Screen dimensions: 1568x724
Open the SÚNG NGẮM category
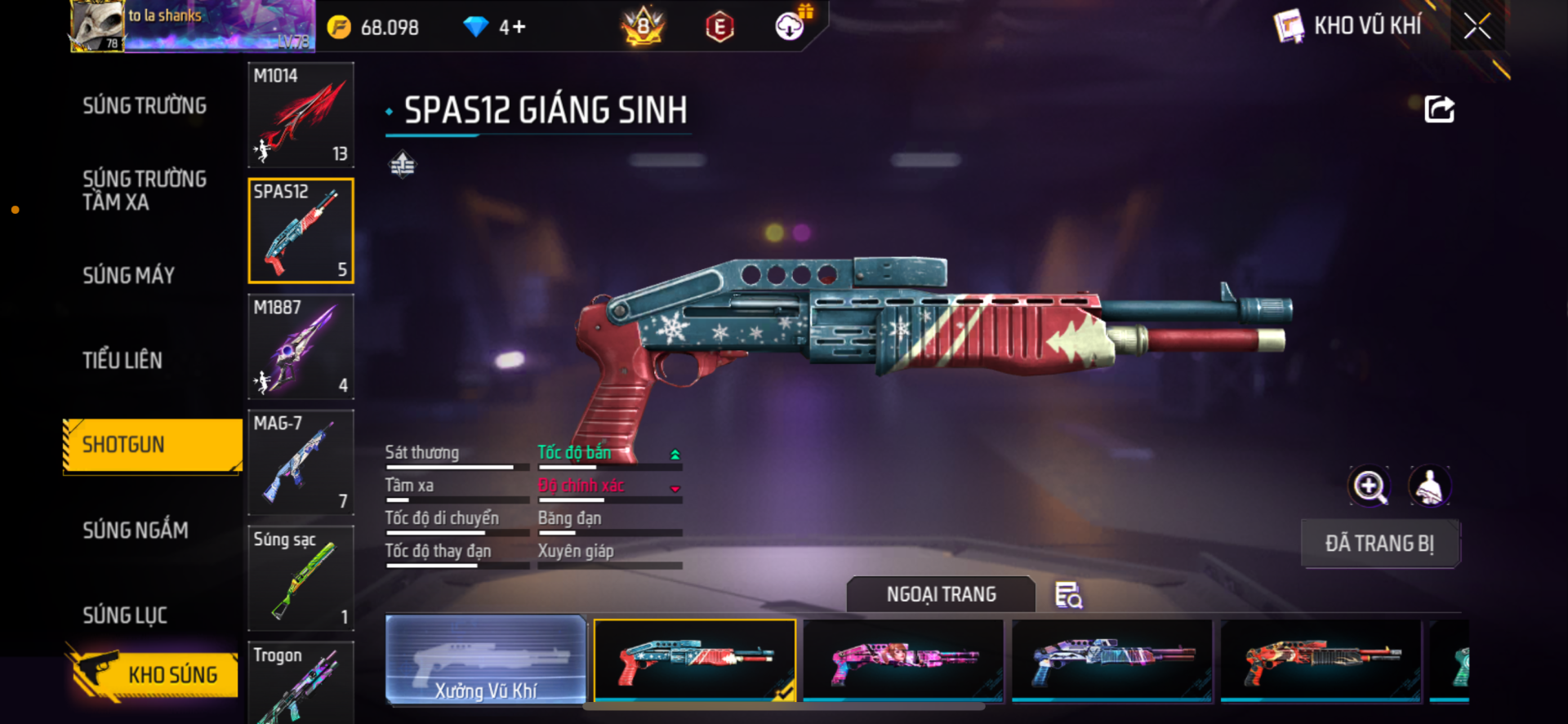point(136,531)
